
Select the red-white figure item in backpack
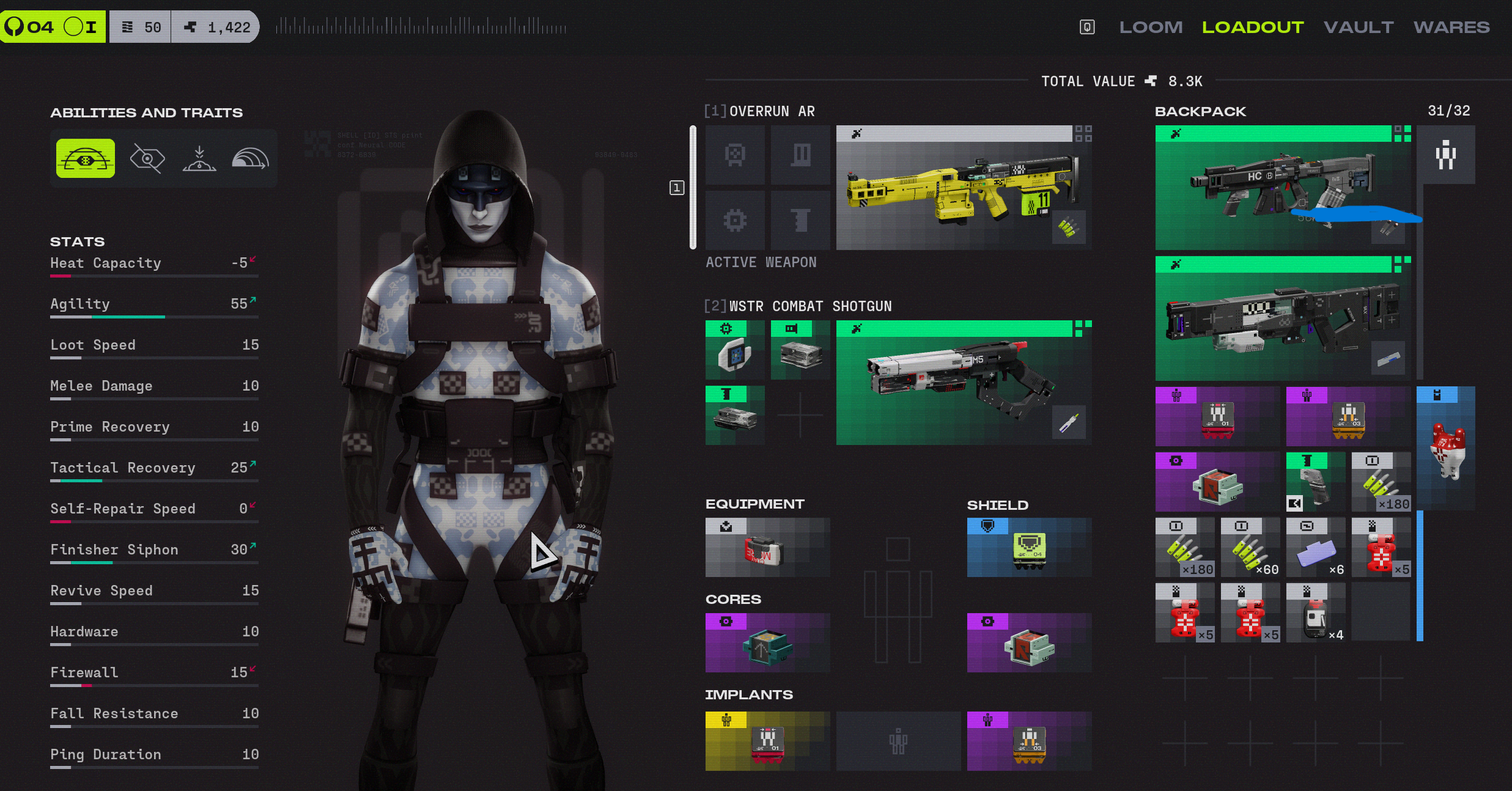tap(1446, 449)
